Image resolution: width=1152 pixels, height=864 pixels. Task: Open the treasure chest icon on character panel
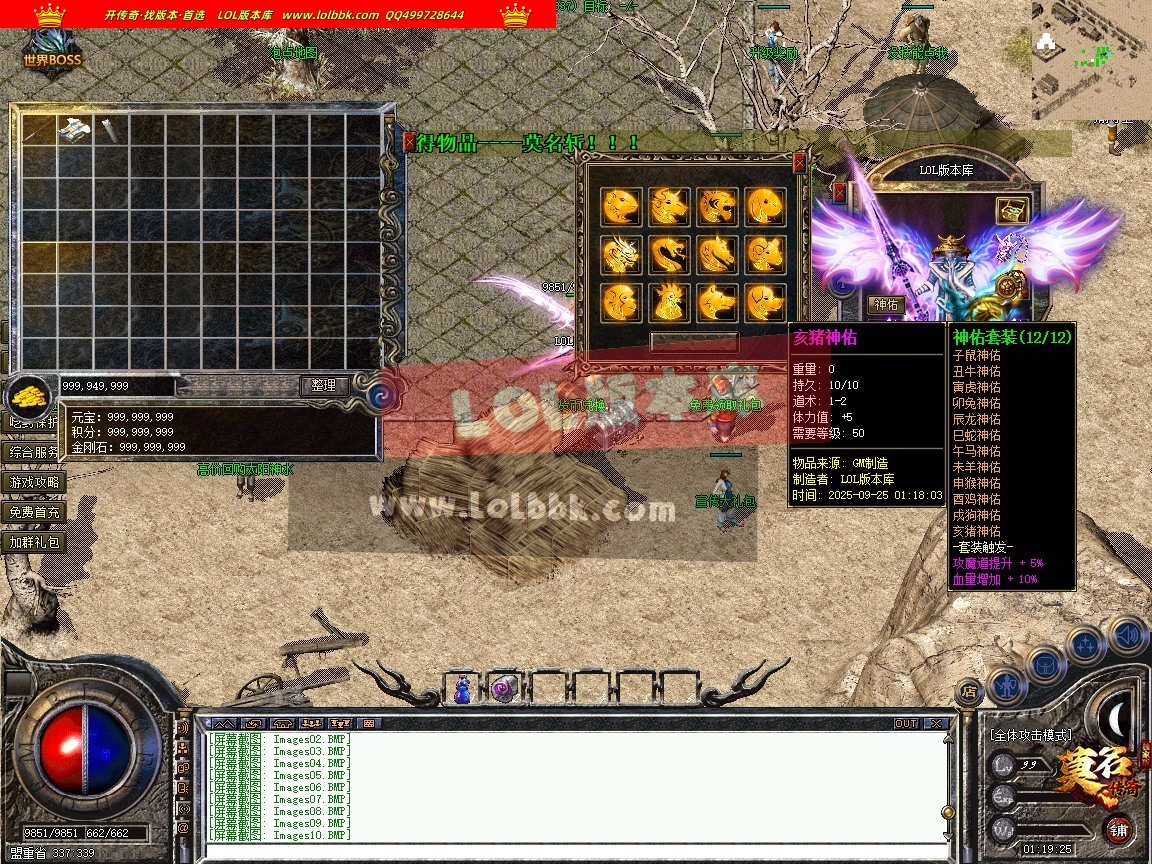[1012, 210]
